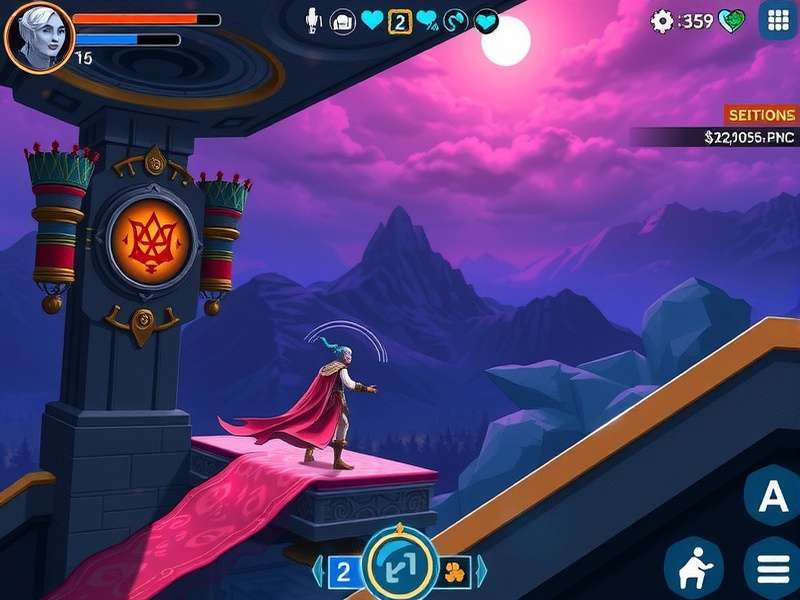This screenshot has height=600, width=800.
Task: Select the gold-framed number 2 icon
Action: pyautogui.click(x=400, y=21)
